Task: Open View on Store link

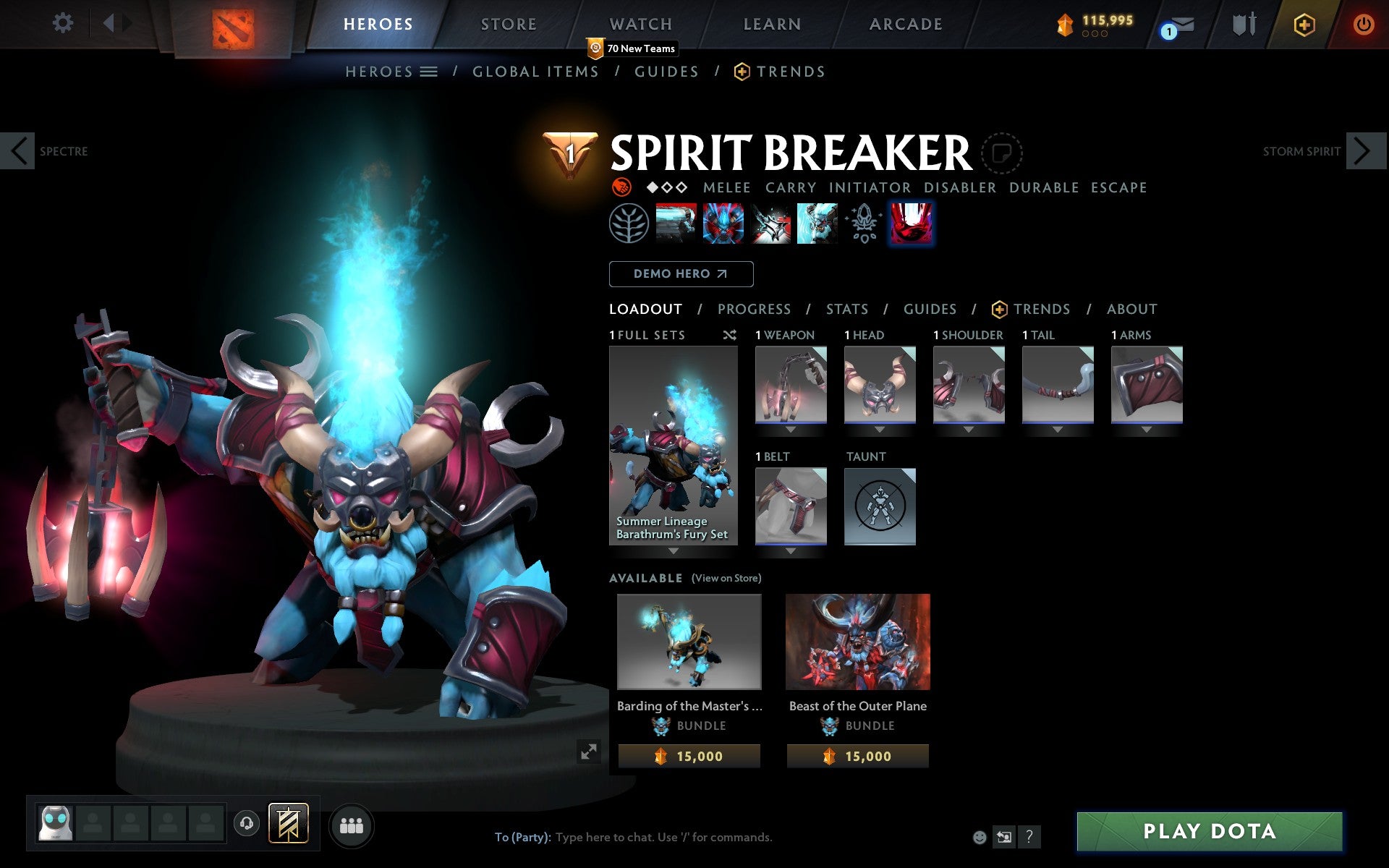Action: click(726, 579)
